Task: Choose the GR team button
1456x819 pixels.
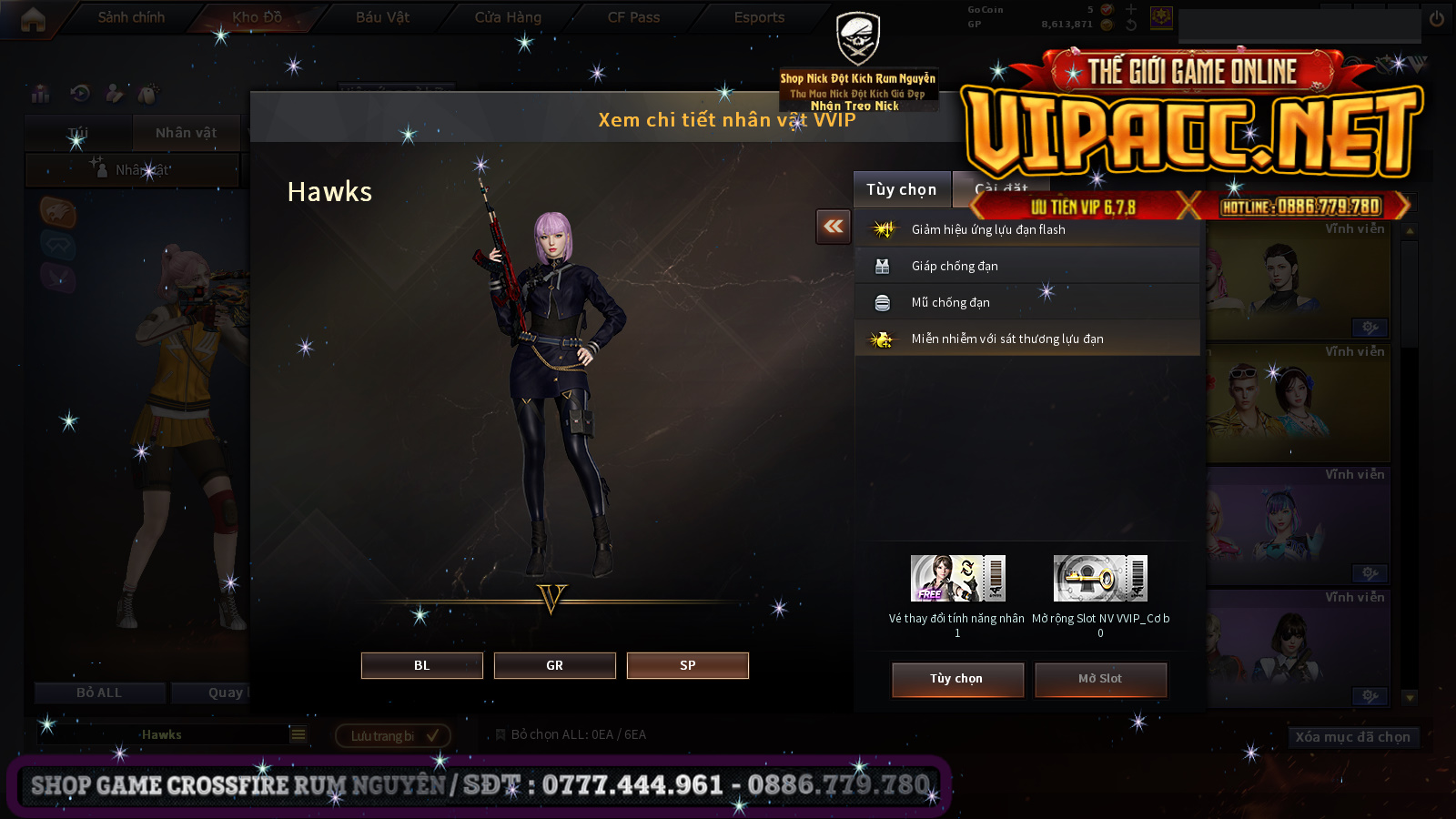Action: click(x=554, y=665)
